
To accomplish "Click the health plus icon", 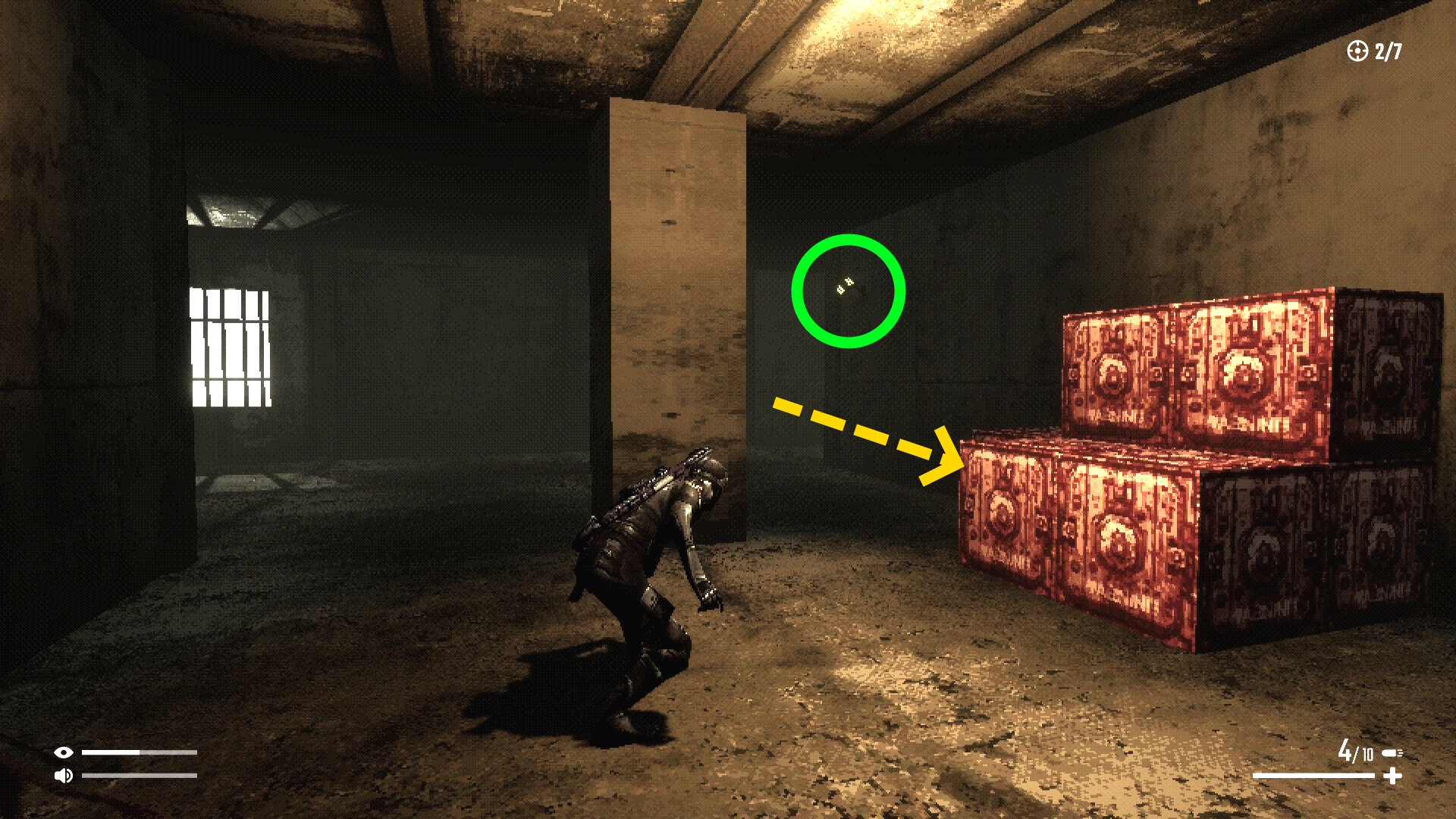I will [x=1392, y=776].
